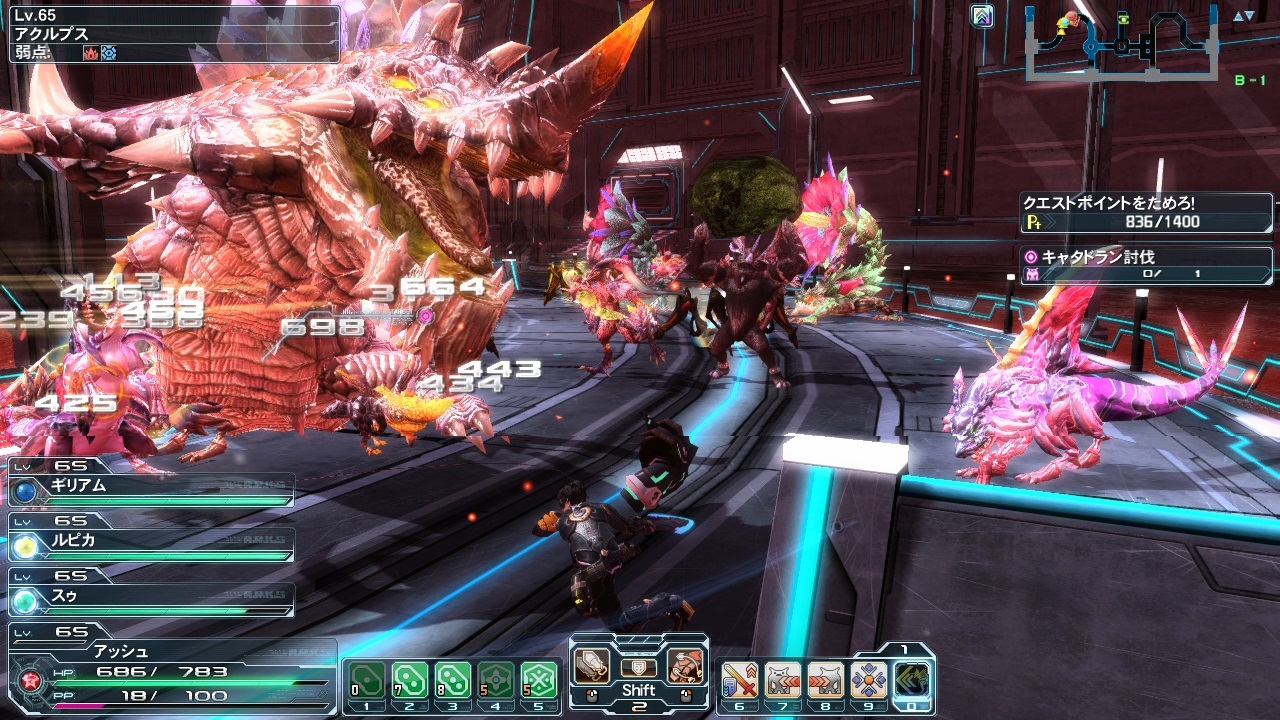The width and height of the screenshot is (1280, 720).
Task: Select the キャタドラン討伐 objective entry
Action: [x=1146, y=265]
